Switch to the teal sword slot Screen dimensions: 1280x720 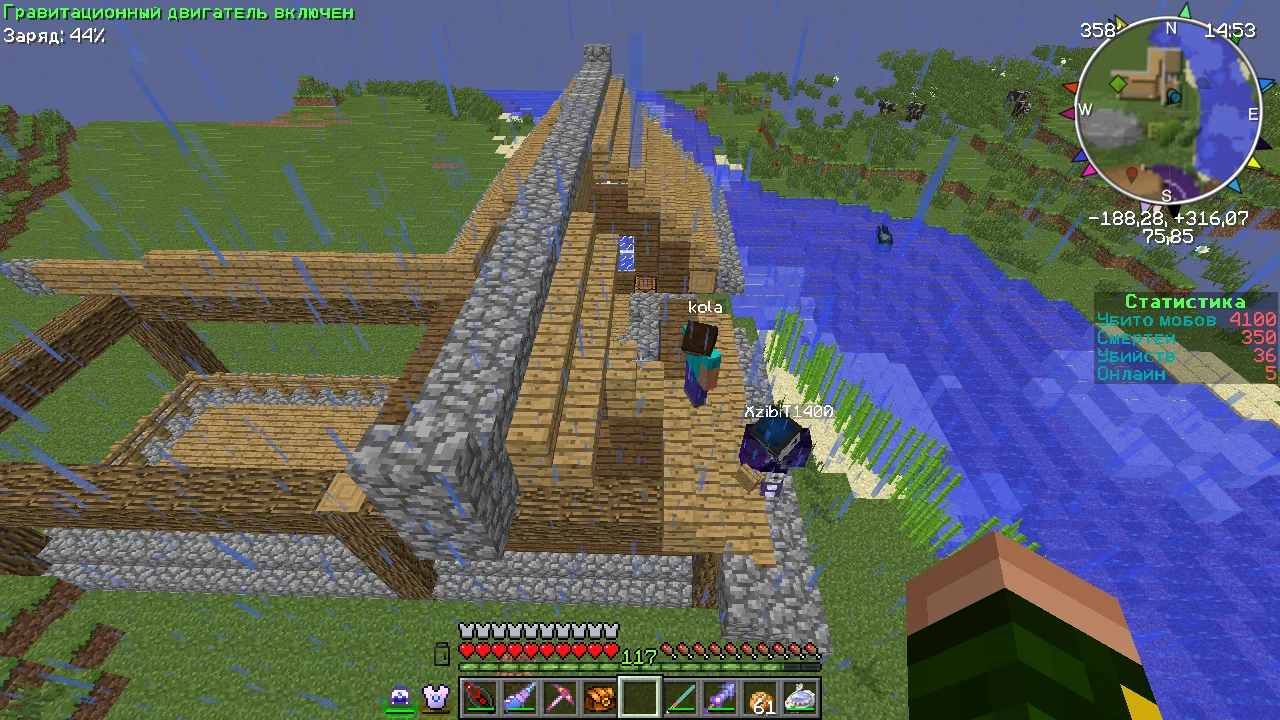click(x=680, y=697)
